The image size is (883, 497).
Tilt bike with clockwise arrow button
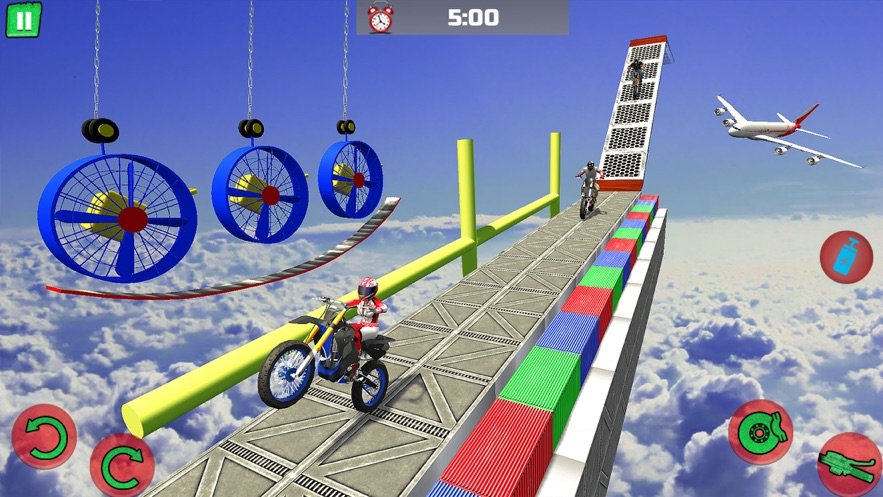point(122,465)
